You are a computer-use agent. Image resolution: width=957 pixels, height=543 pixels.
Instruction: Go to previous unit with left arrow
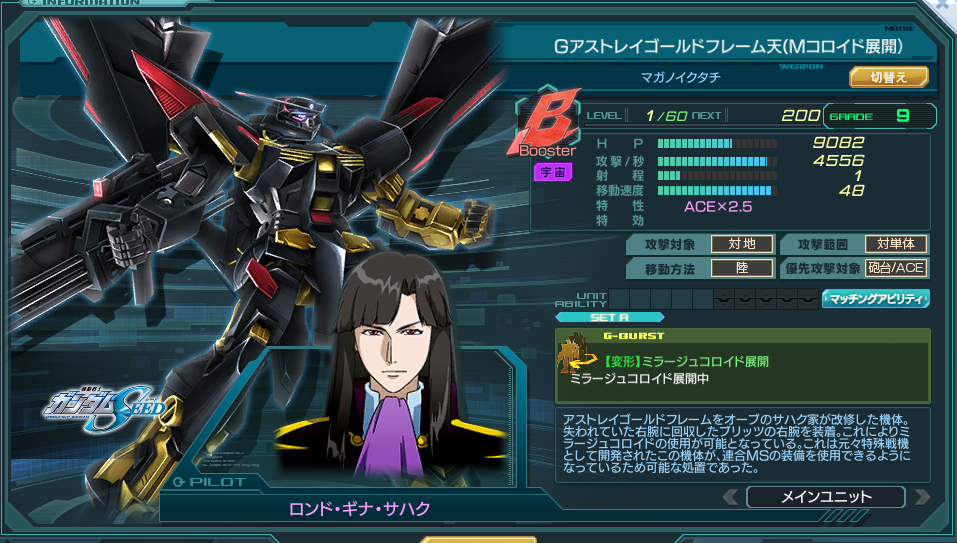coord(732,497)
